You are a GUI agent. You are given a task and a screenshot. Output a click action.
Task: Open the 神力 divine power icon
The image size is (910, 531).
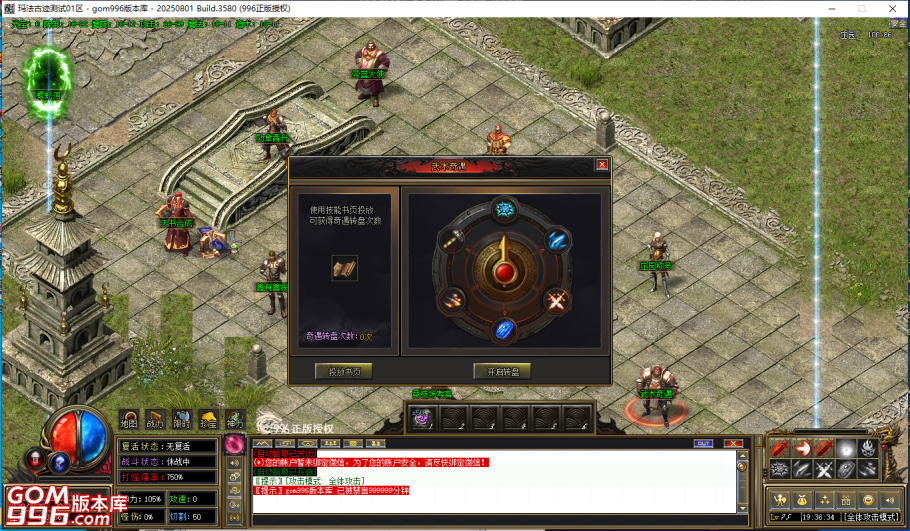coord(234,420)
